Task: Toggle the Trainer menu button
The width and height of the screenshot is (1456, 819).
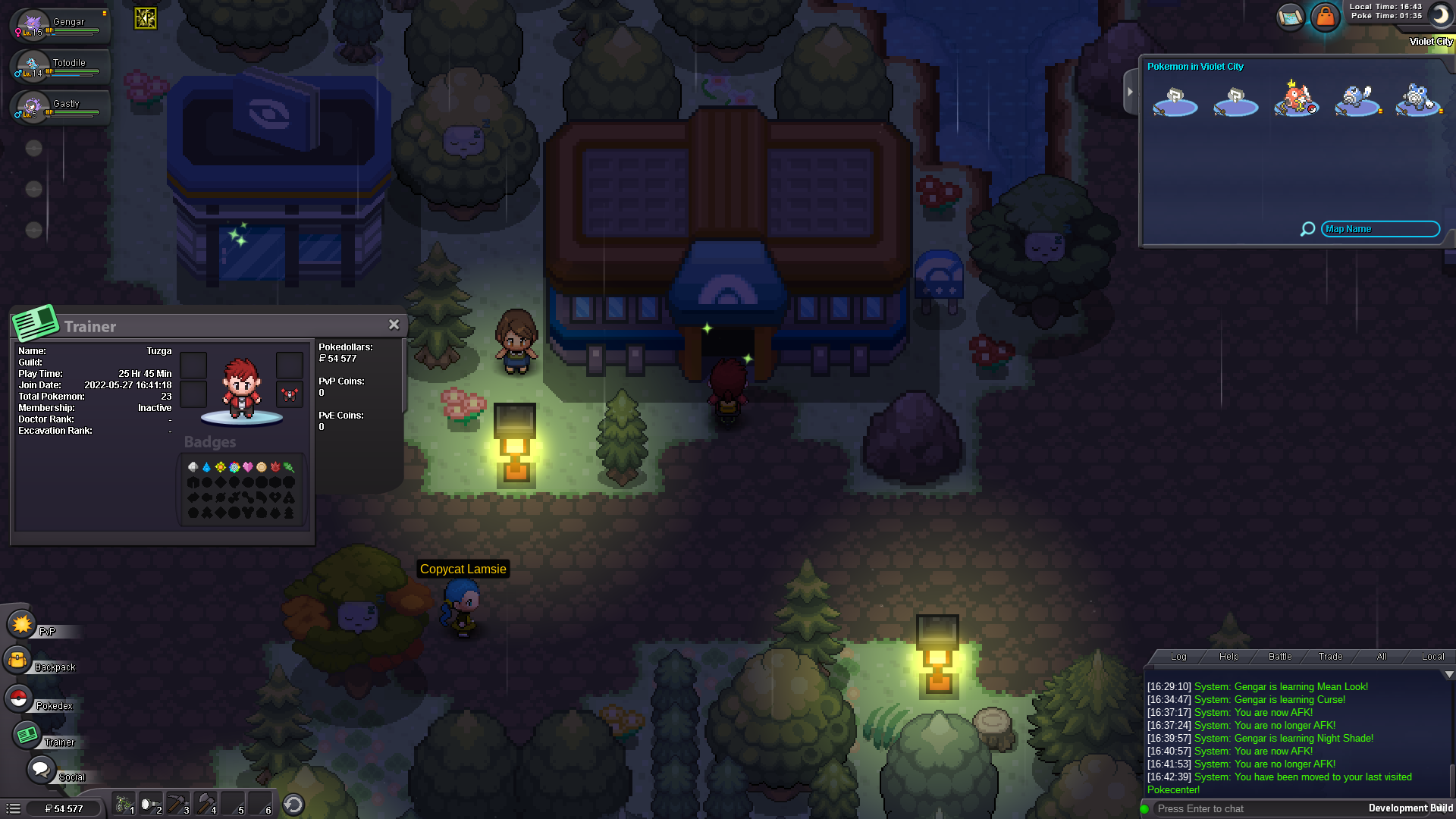Action: point(28,735)
